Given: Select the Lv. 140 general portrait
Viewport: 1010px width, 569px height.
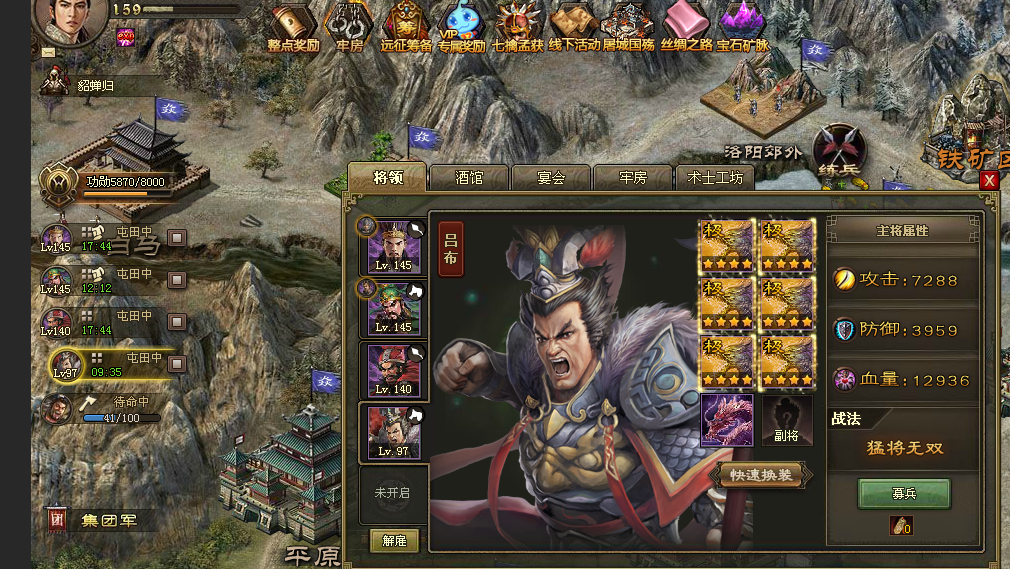Looking at the screenshot, I should coord(394,371).
